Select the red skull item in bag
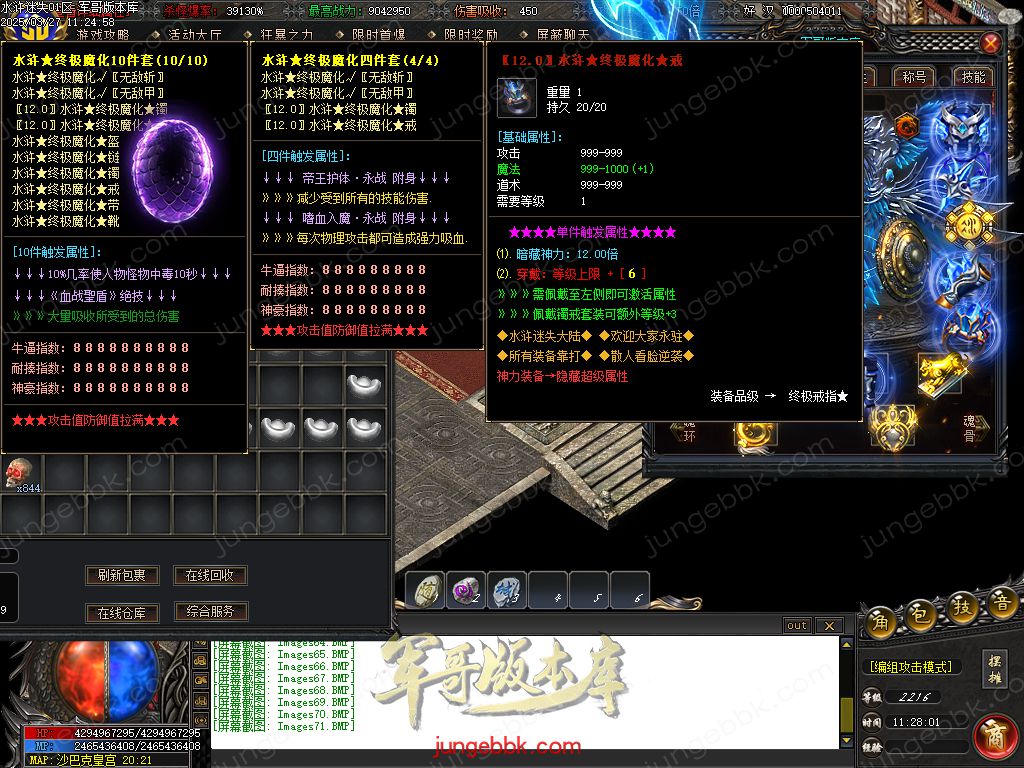Viewport: 1024px width, 768px height. pyautogui.click(x=19, y=471)
